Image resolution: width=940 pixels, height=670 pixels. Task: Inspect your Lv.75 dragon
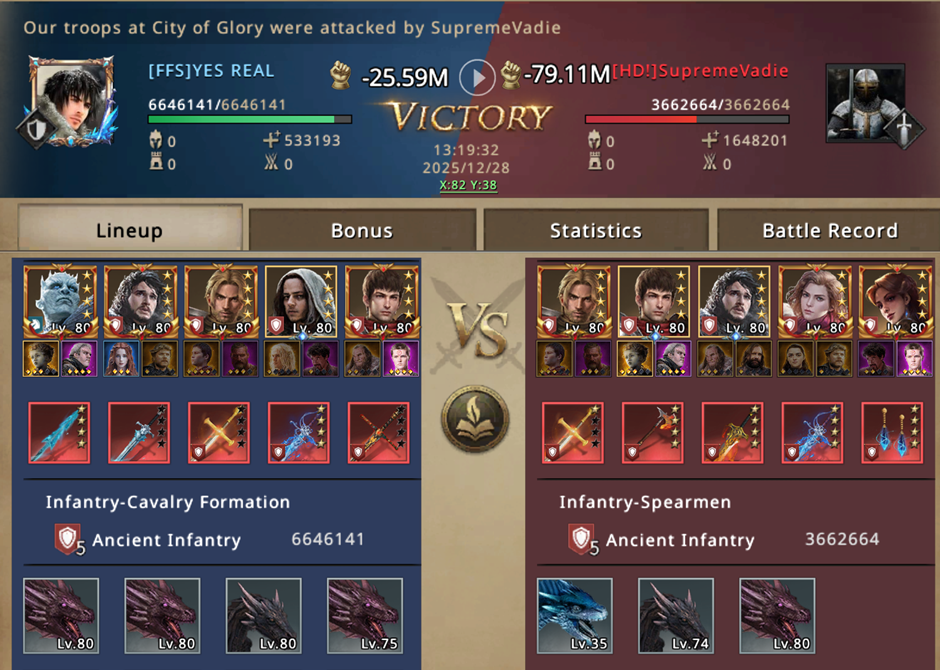tap(365, 615)
